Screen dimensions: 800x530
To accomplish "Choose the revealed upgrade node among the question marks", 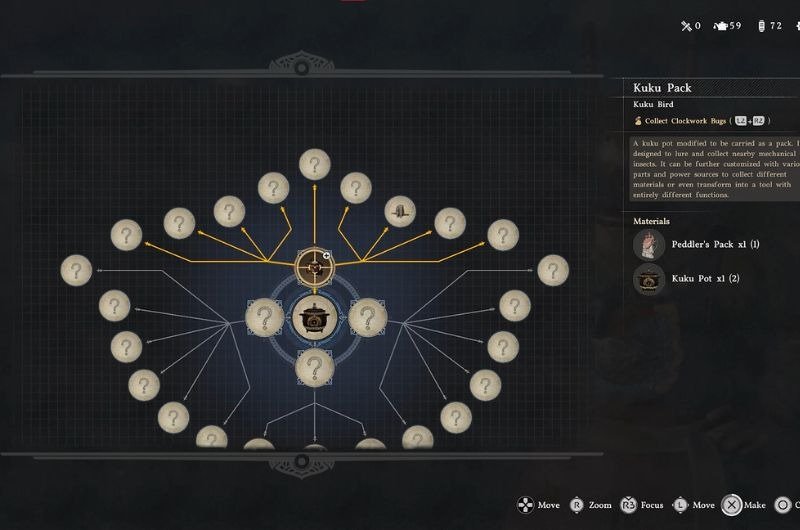I will [x=400, y=211].
